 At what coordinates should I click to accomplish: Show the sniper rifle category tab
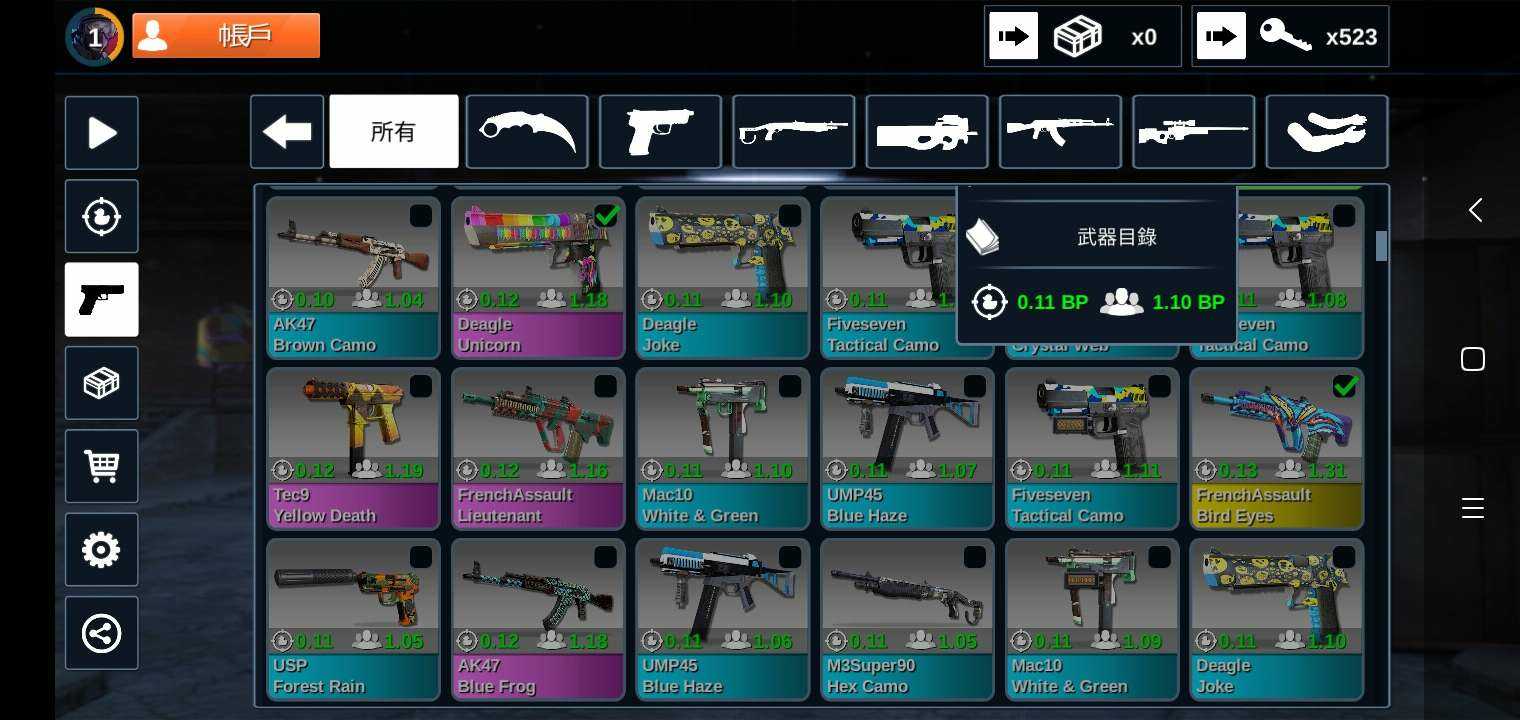tap(1193, 132)
